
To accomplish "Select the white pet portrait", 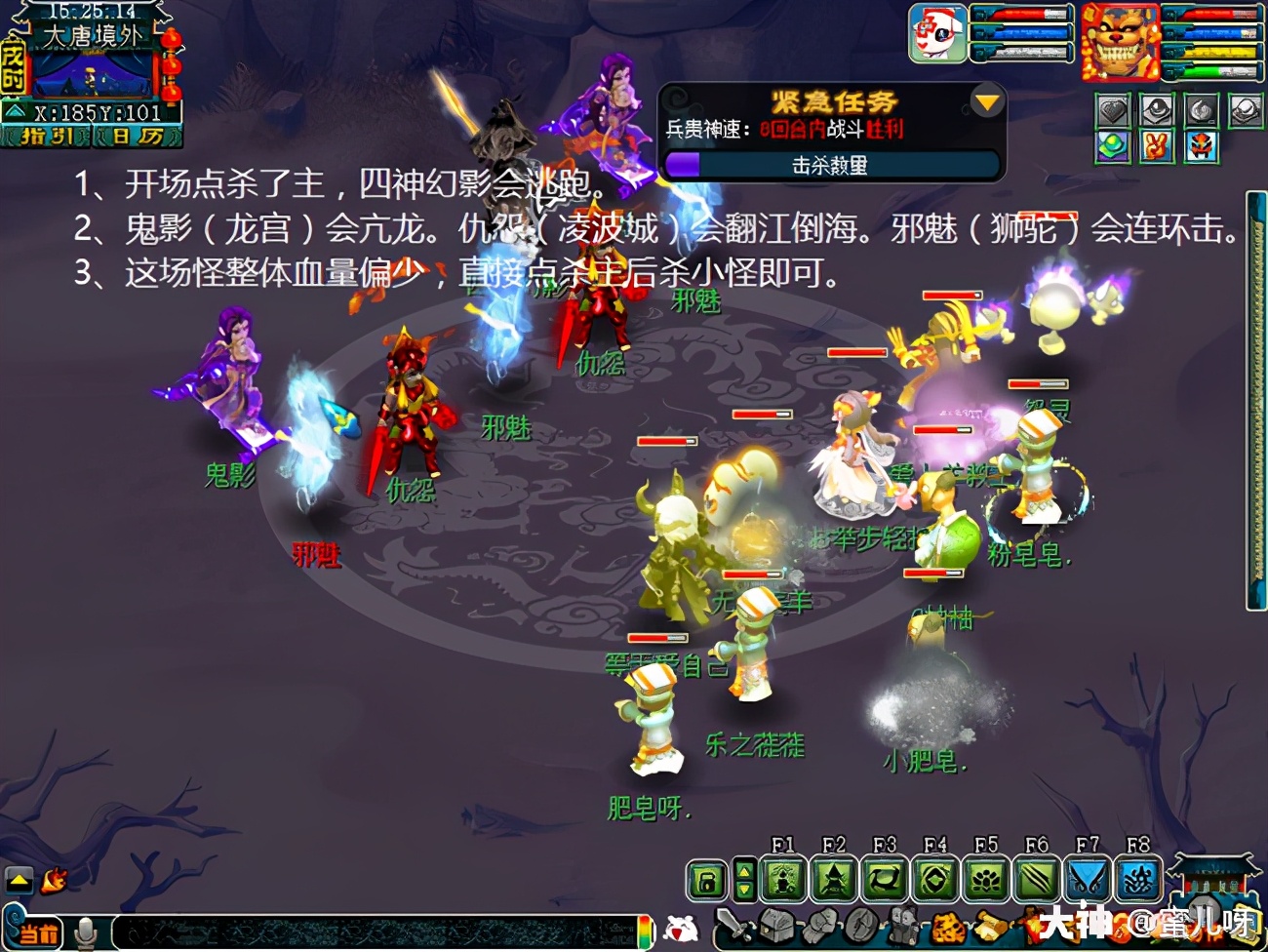I will [937, 33].
